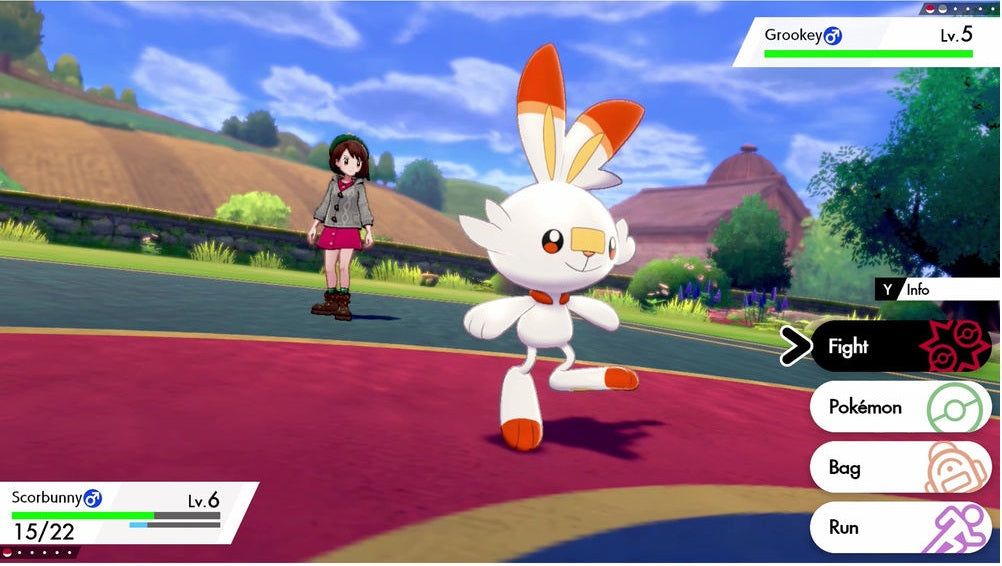Open the Pokémon party menu
Viewport: 1002px width, 566px height.
click(x=899, y=407)
